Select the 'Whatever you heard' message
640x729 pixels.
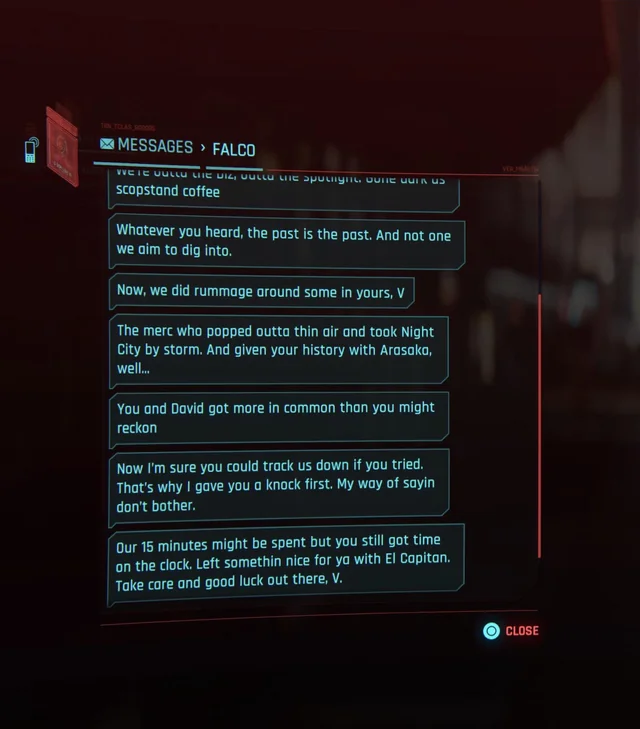[x=285, y=243]
